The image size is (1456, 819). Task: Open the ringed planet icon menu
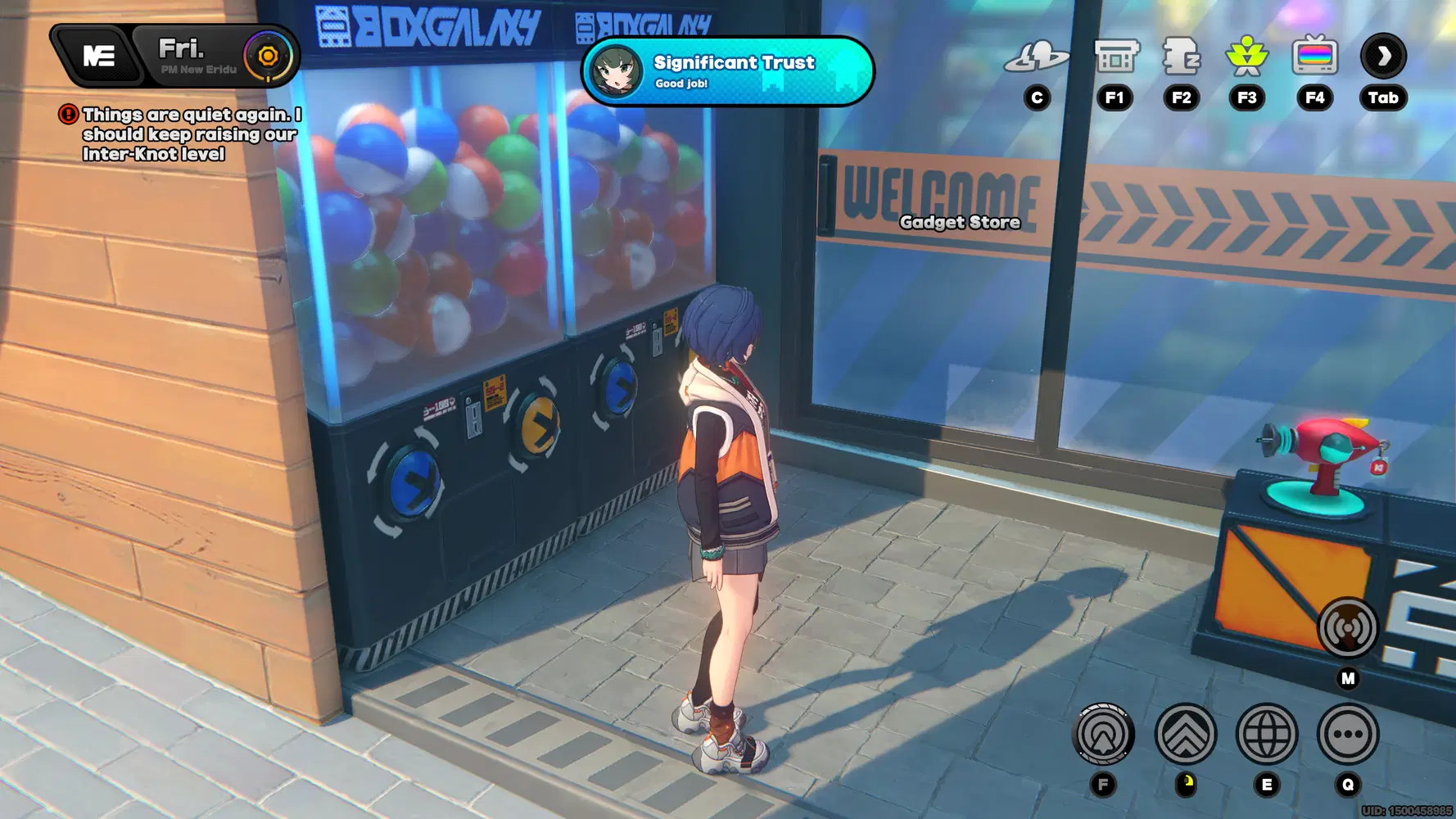[1037, 57]
